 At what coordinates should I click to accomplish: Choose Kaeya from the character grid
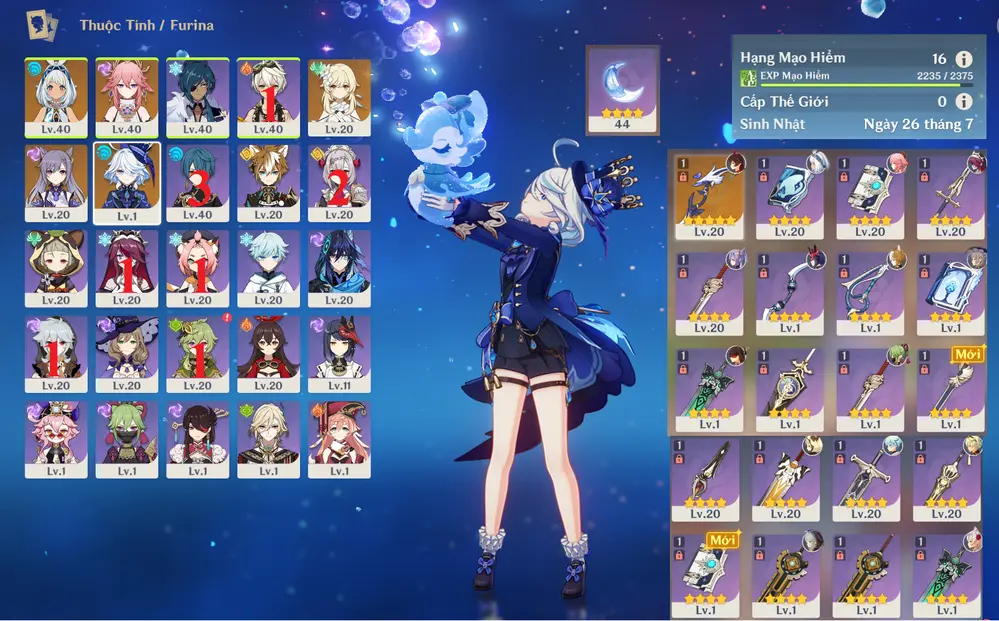click(197, 95)
